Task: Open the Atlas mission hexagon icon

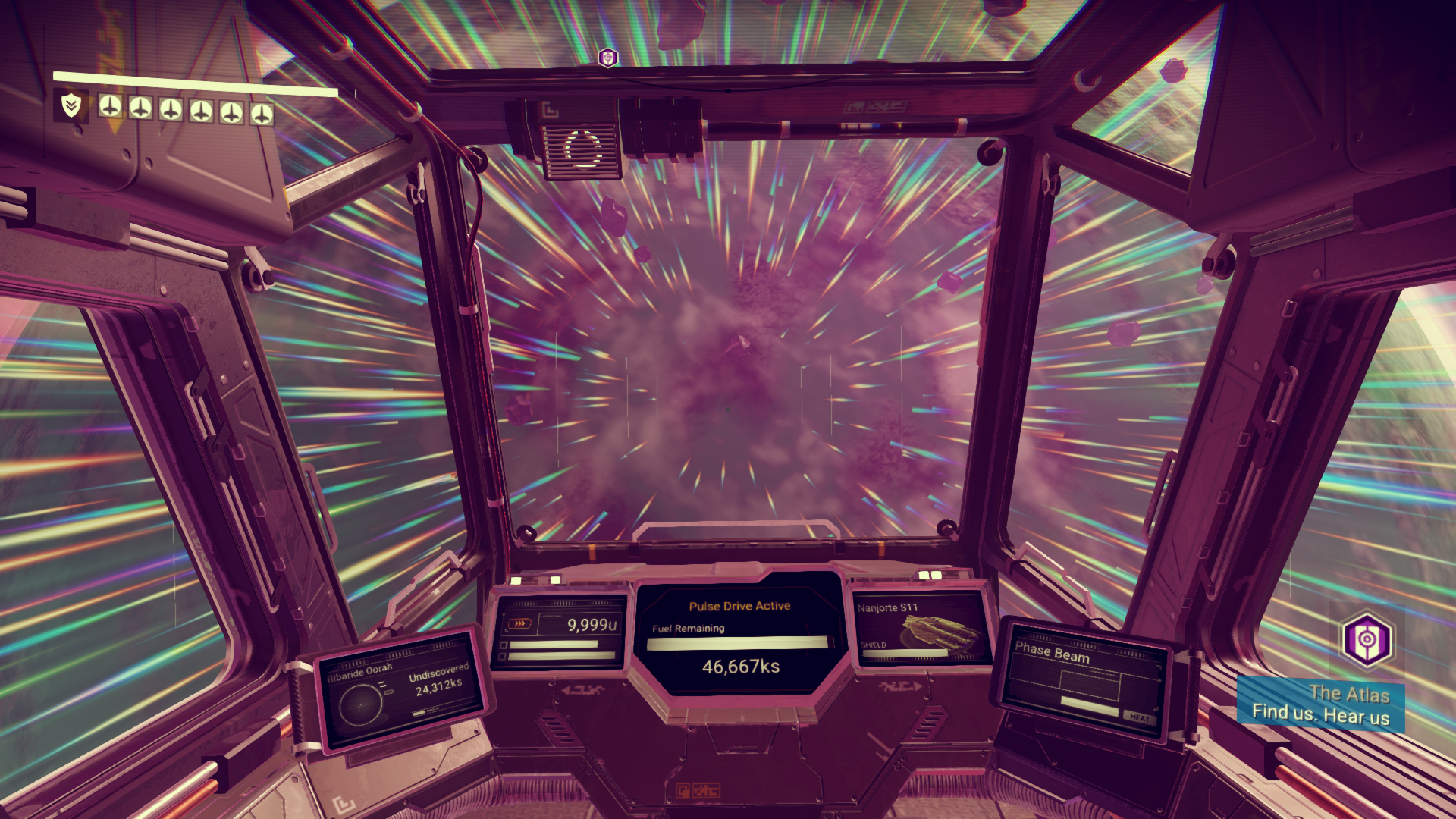Action: click(x=1366, y=639)
